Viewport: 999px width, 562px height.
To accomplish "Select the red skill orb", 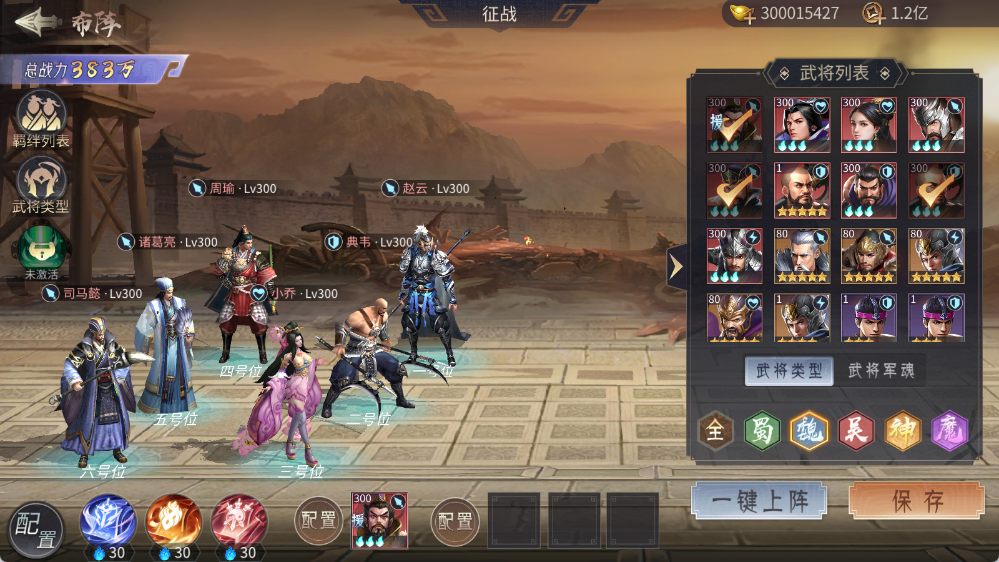I will pyautogui.click(x=239, y=520).
